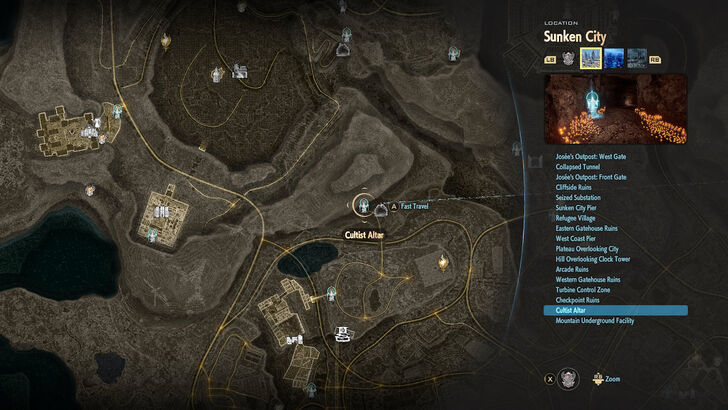Select the Seized Substation entry
The image size is (728, 410).
click(577, 198)
